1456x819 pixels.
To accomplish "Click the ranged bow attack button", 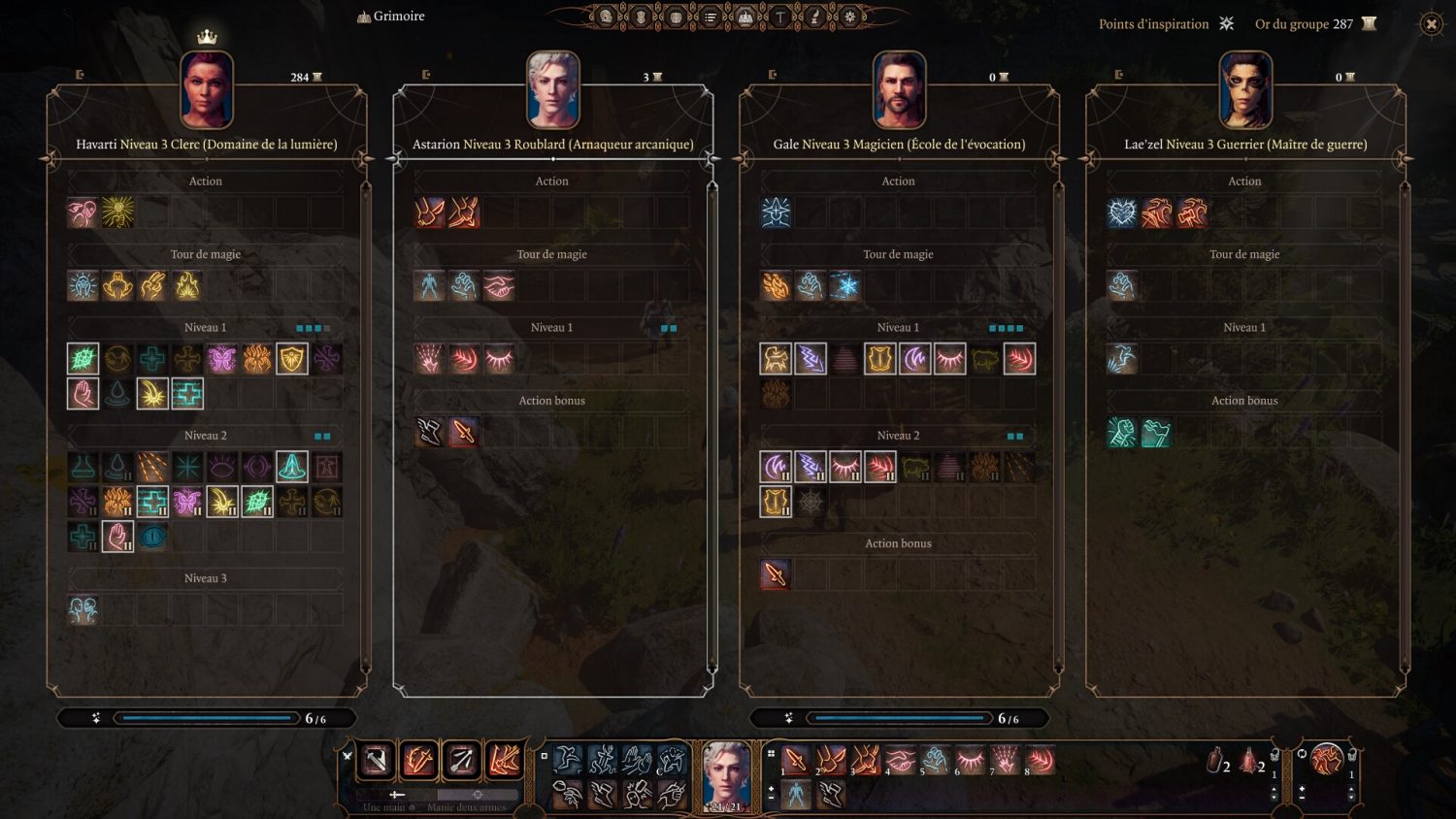I will (x=462, y=760).
